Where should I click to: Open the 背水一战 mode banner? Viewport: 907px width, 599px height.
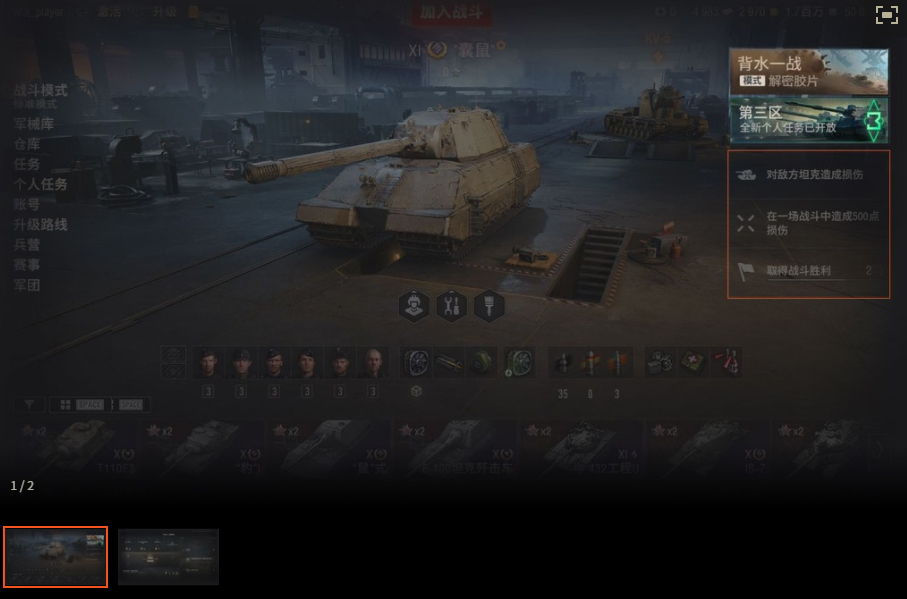coord(808,71)
